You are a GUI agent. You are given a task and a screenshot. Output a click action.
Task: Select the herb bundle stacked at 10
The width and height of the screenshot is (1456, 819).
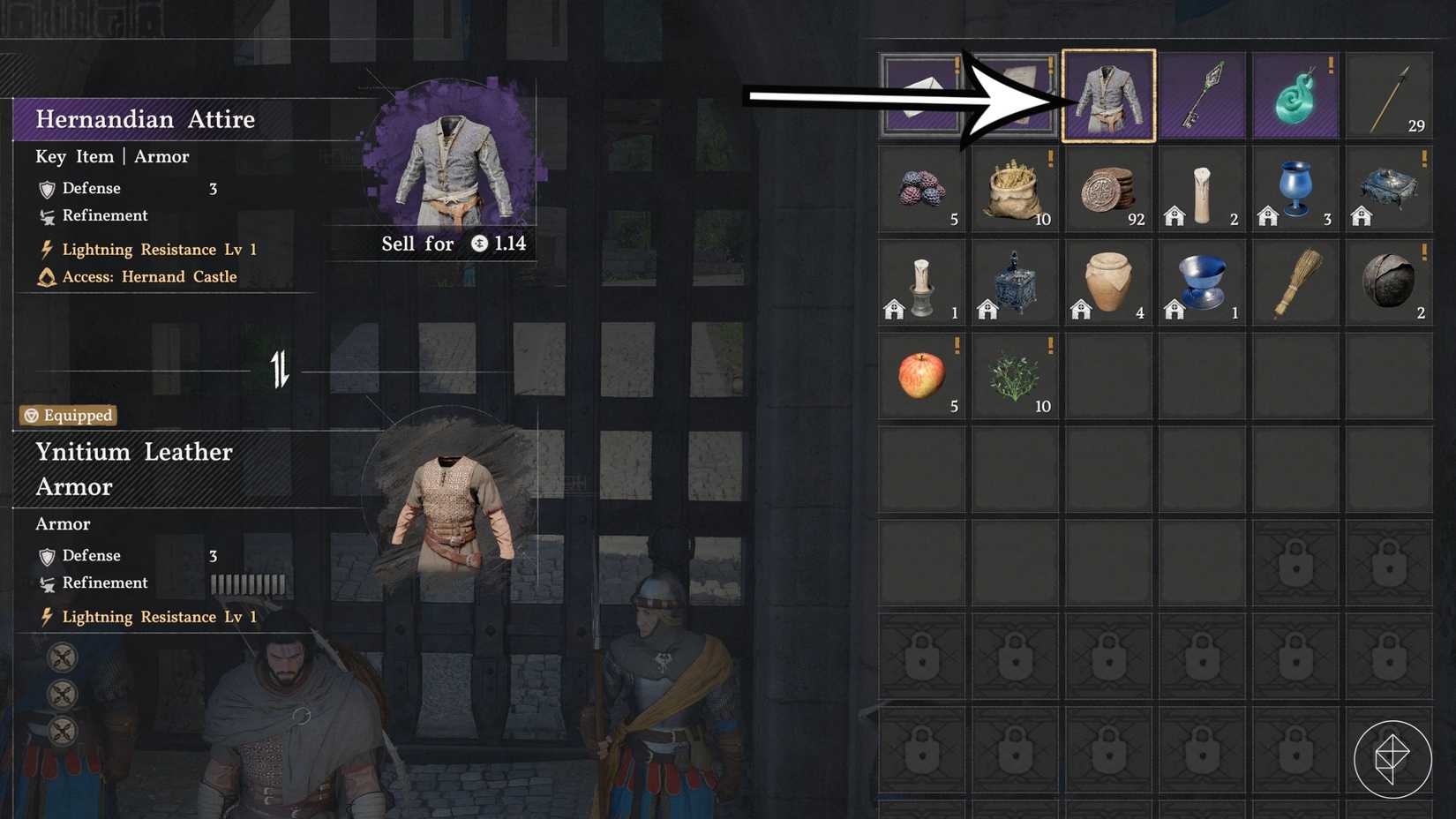pyautogui.click(x=1015, y=374)
